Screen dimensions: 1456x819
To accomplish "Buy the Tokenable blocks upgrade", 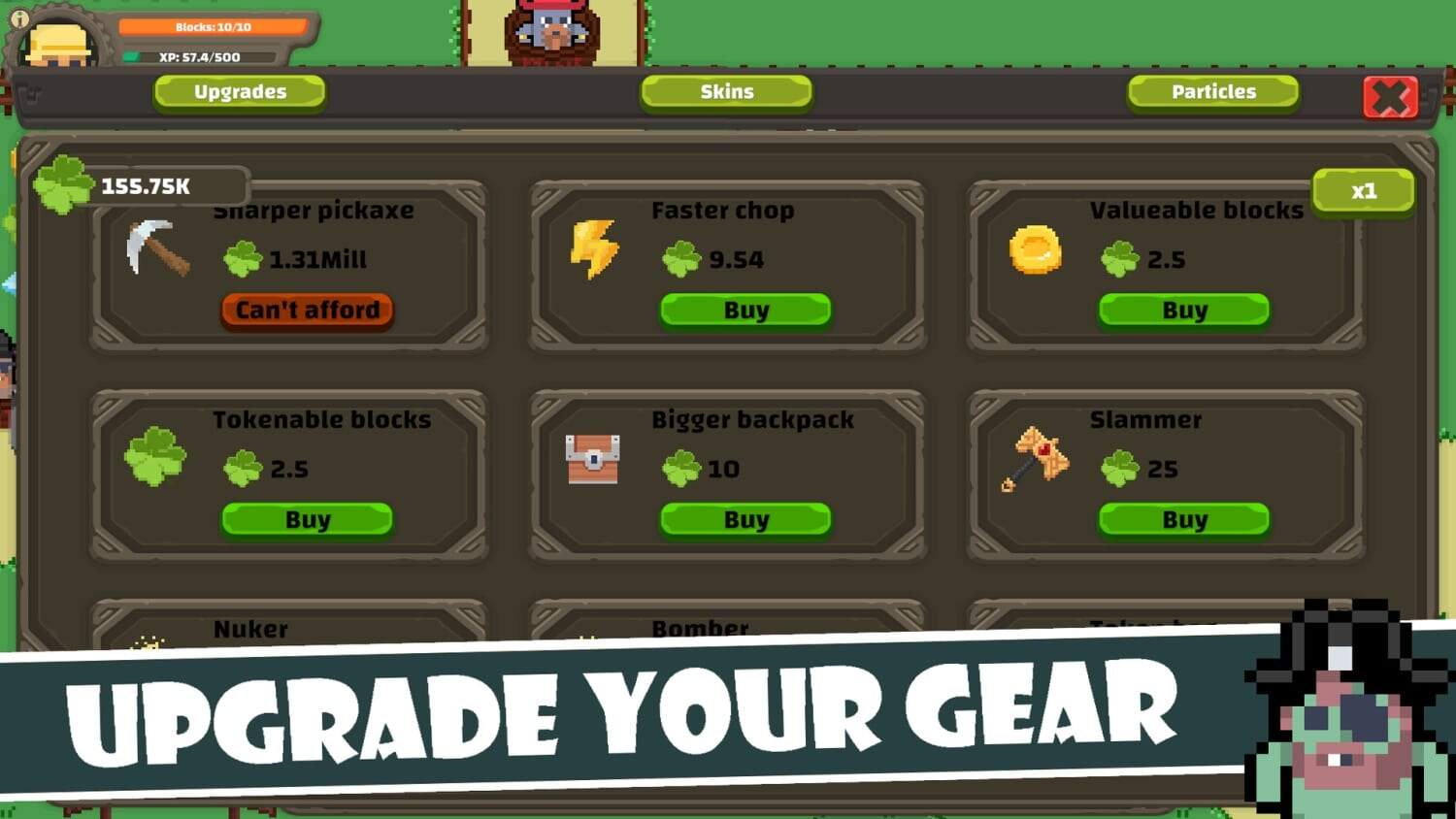I will click(307, 520).
